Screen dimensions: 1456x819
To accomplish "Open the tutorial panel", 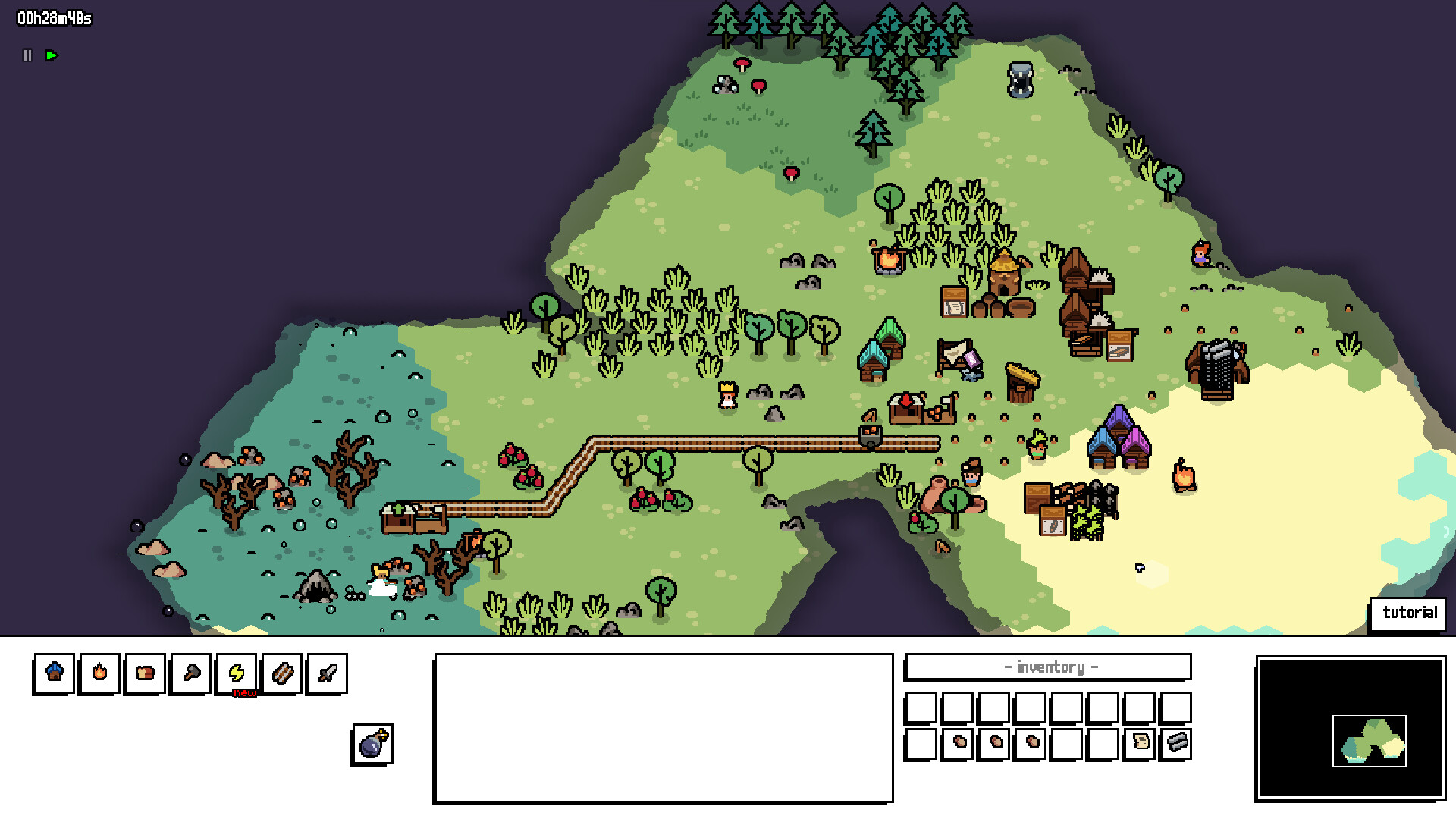I will tap(1409, 613).
